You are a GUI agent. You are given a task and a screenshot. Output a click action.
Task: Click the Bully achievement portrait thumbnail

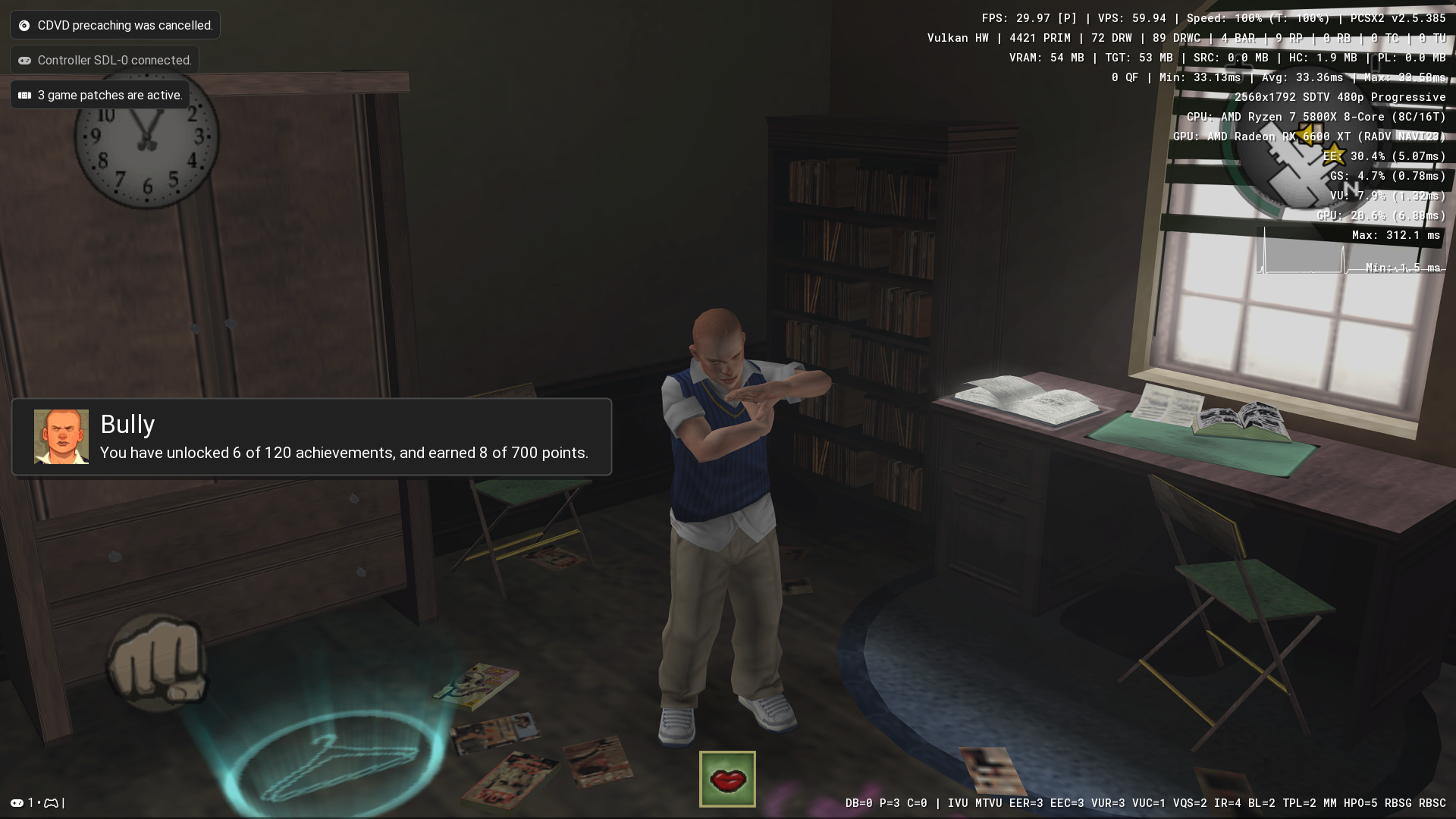click(x=61, y=437)
